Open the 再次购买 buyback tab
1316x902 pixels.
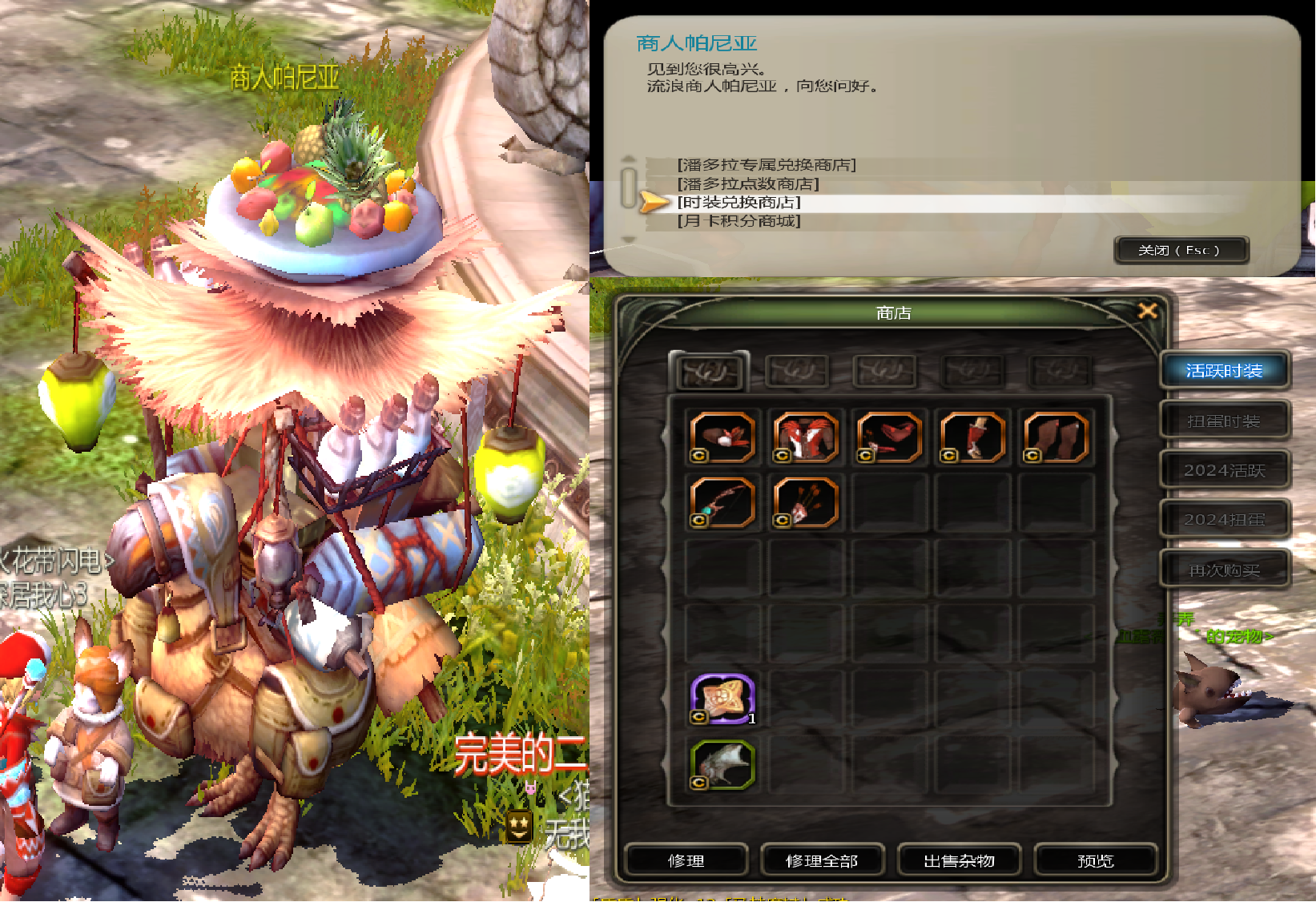click(x=1224, y=570)
